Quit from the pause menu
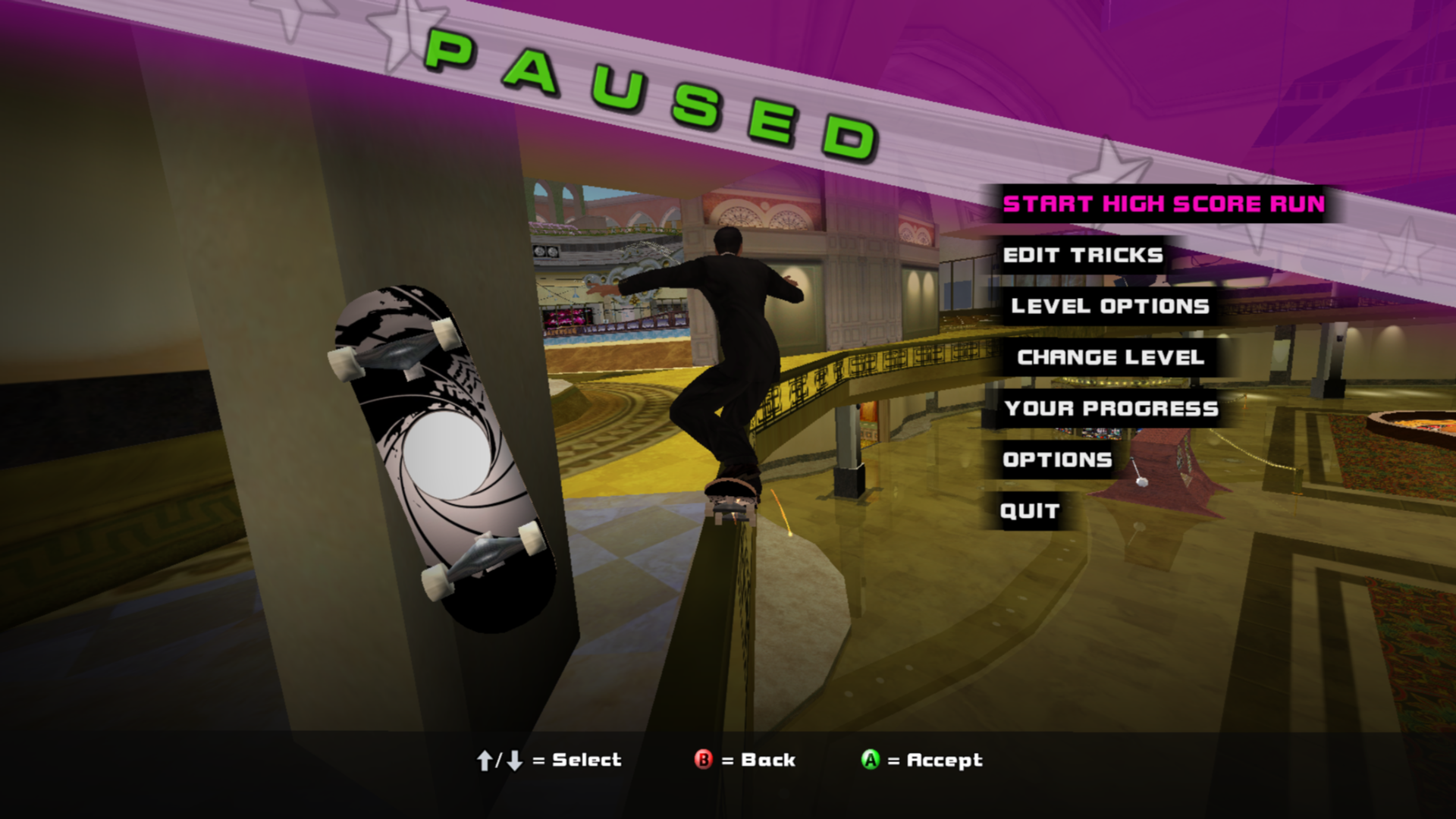This screenshot has height=819, width=1456. (x=1029, y=511)
